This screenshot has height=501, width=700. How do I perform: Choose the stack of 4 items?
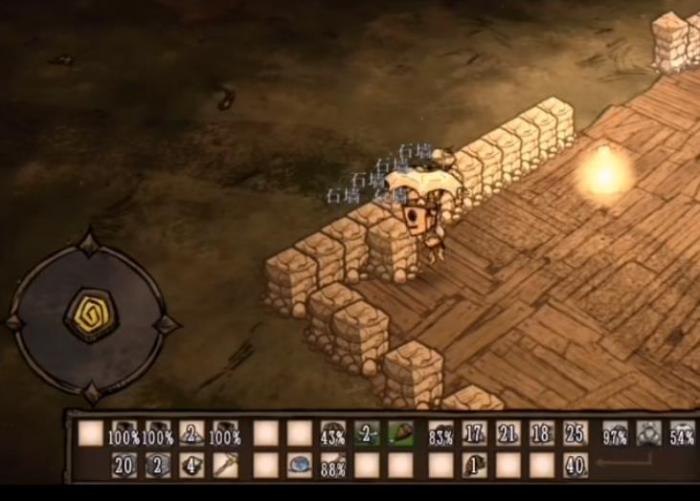[191, 465]
